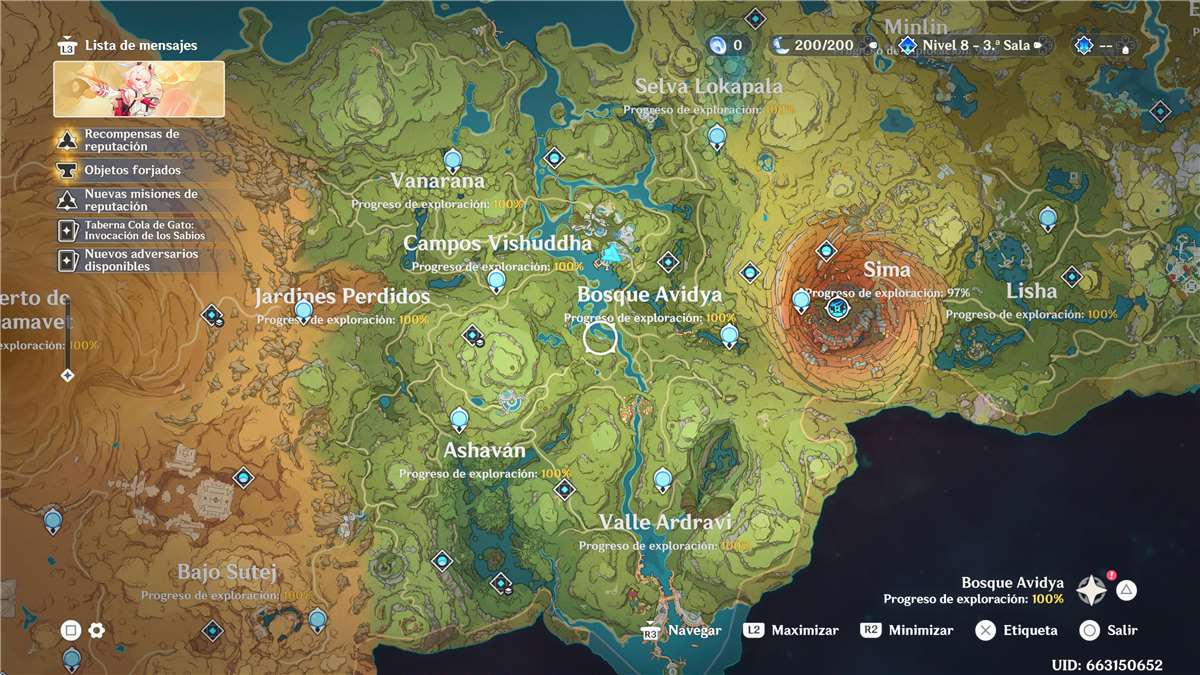Select the teleport waypoint above the Vanarana label

[452, 159]
